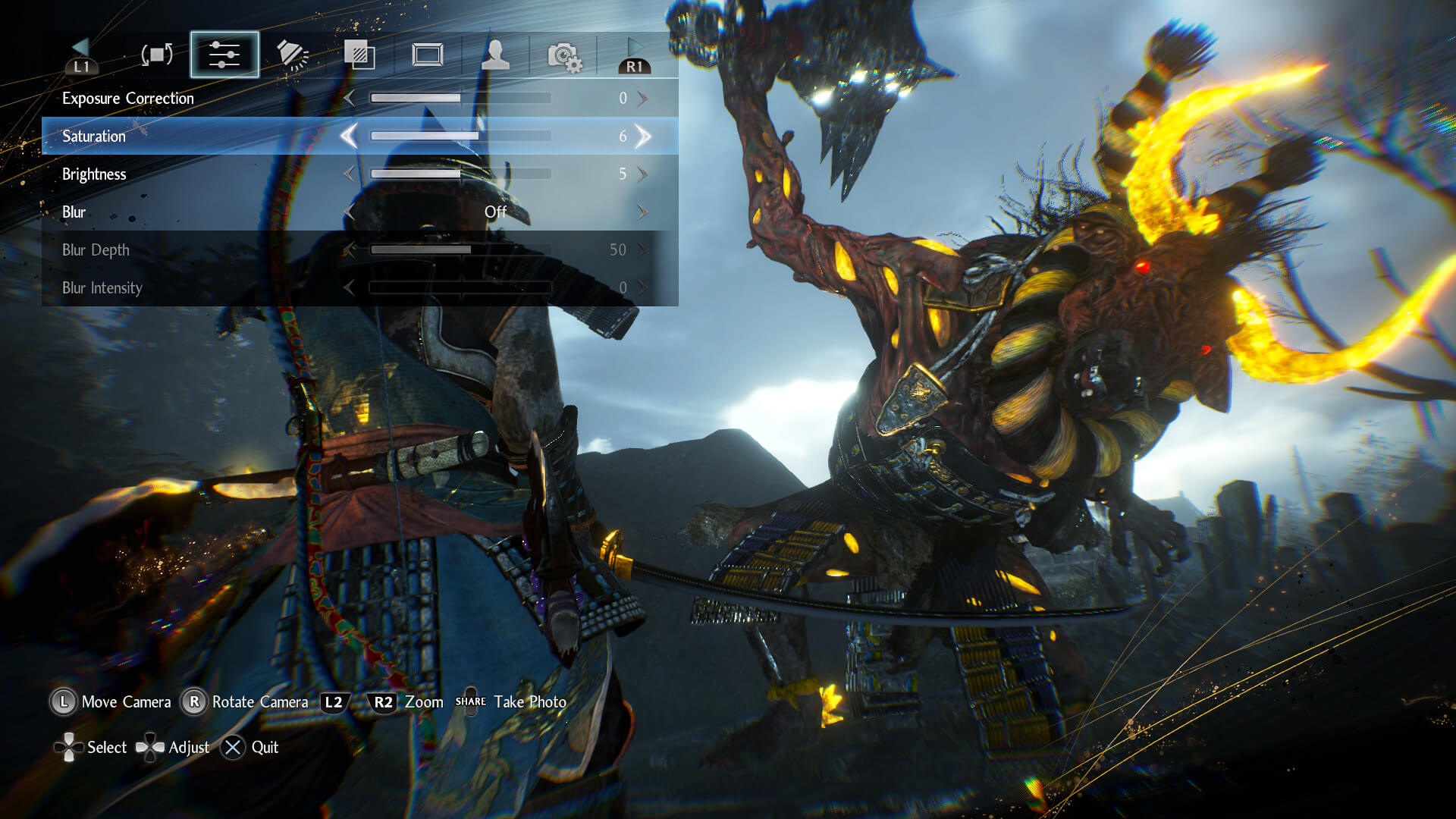Adjust the Saturation slider bar

click(x=460, y=136)
